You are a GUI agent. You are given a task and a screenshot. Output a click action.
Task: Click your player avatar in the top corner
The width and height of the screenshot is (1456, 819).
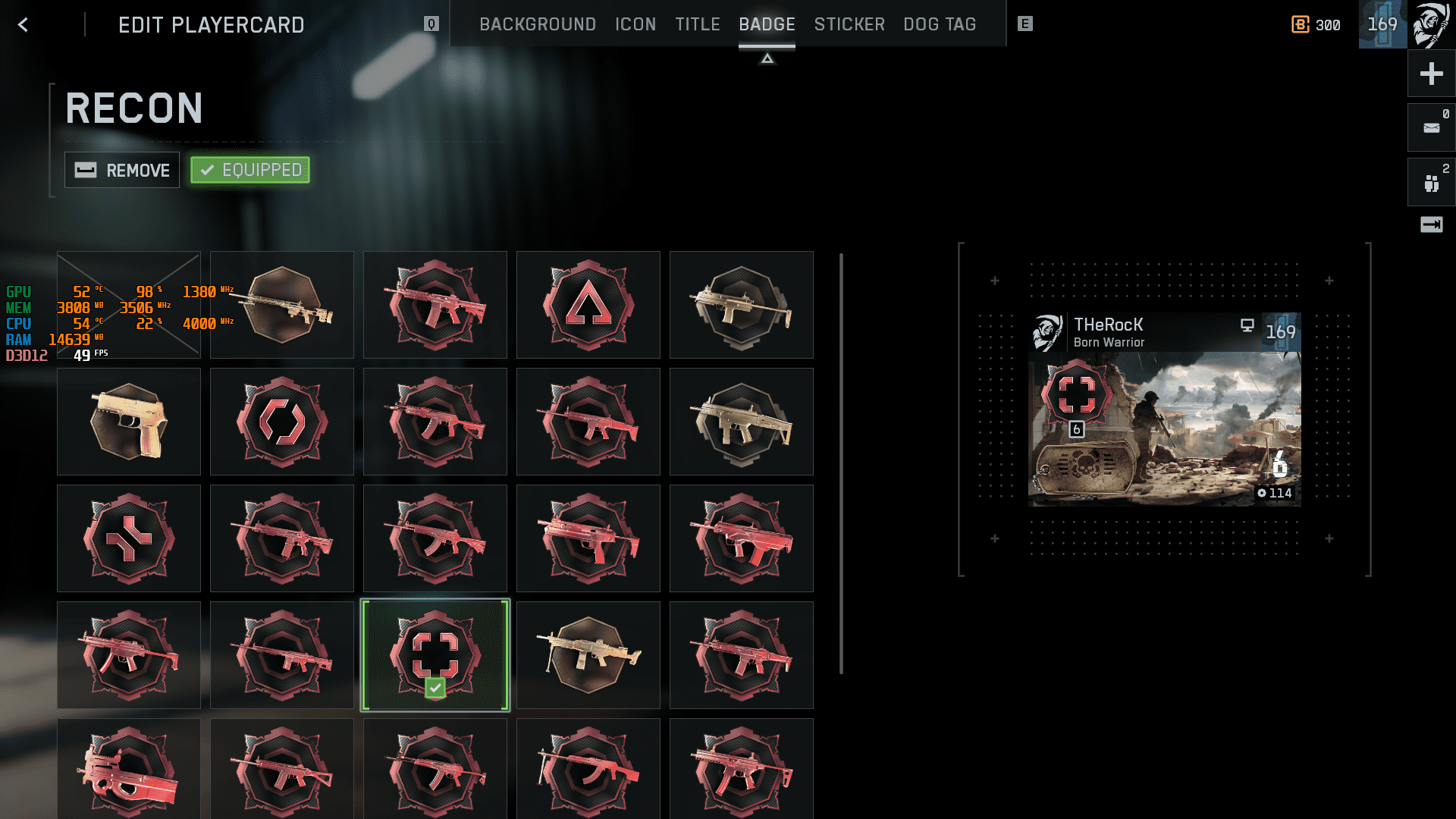pos(1432,24)
